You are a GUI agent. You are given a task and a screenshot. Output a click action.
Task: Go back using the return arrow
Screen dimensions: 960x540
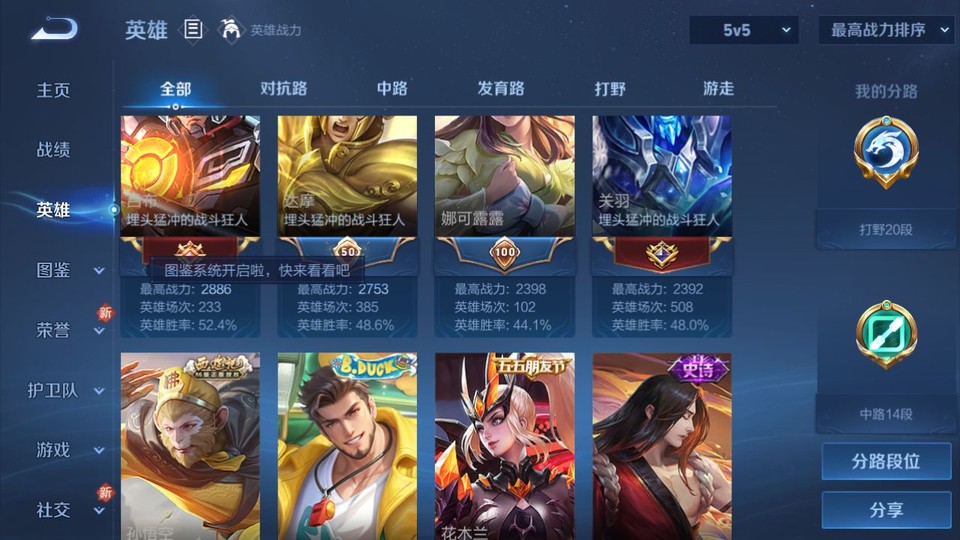point(53,30)
